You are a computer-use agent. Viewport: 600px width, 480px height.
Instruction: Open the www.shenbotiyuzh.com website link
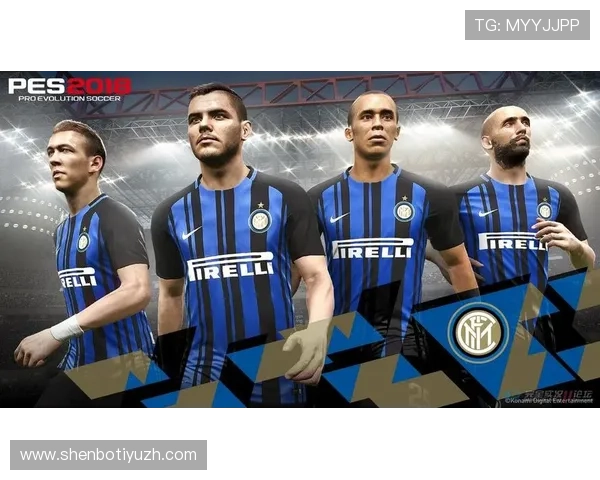tap(108, 455)
